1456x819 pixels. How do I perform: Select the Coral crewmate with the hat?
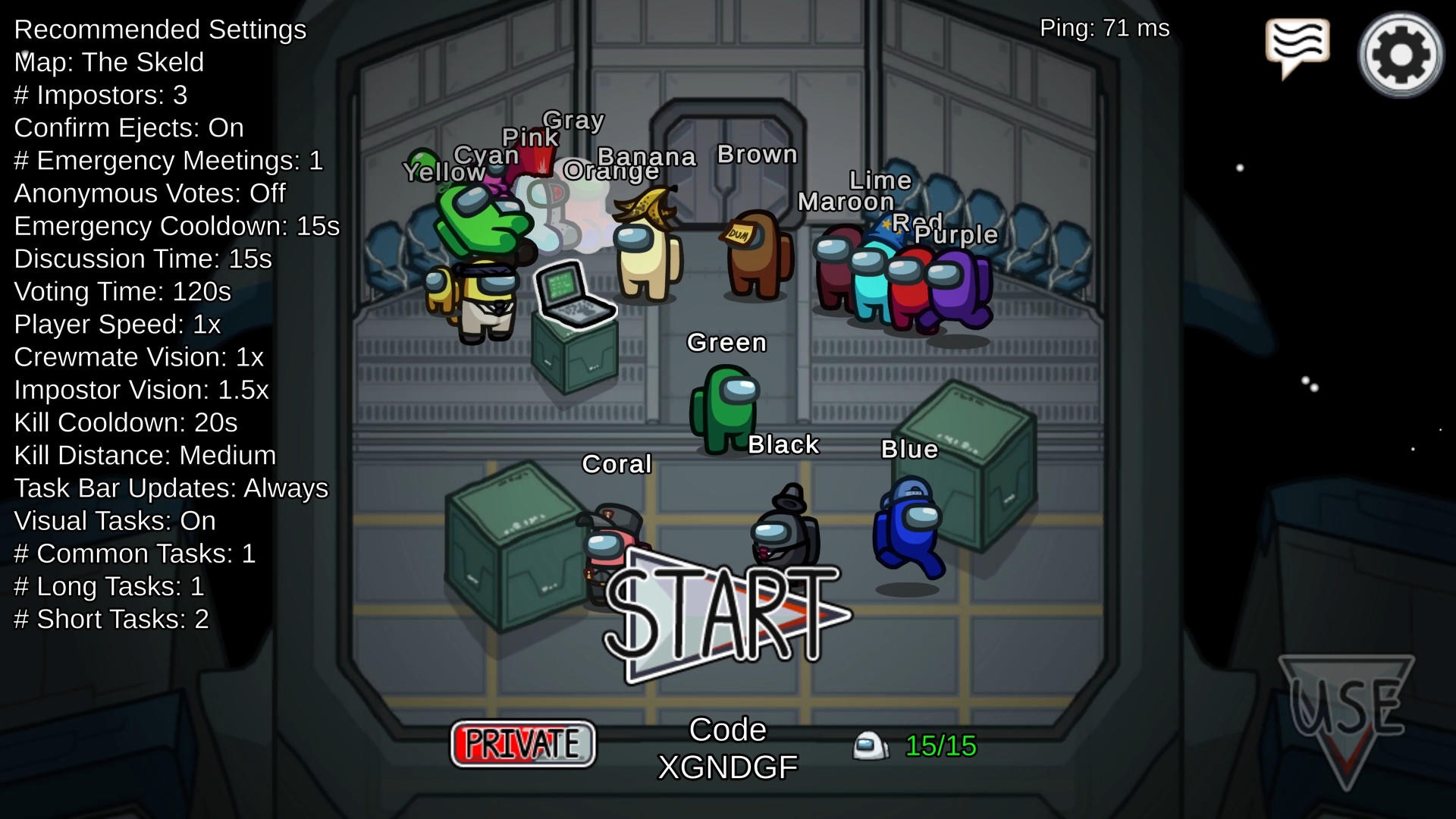pos(610,546)
